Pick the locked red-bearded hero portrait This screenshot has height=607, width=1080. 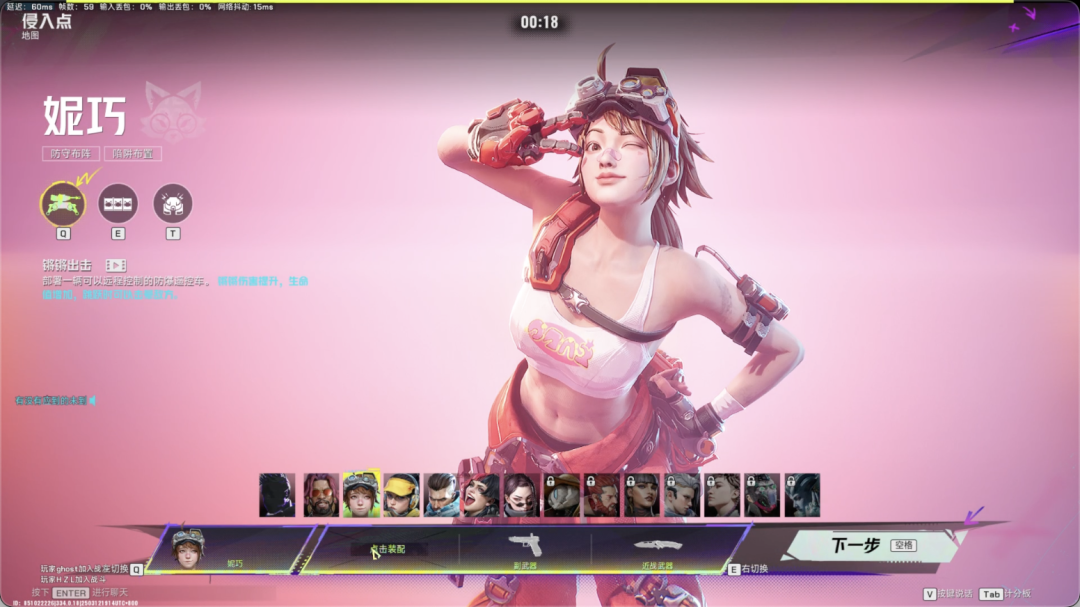(602, 495)
